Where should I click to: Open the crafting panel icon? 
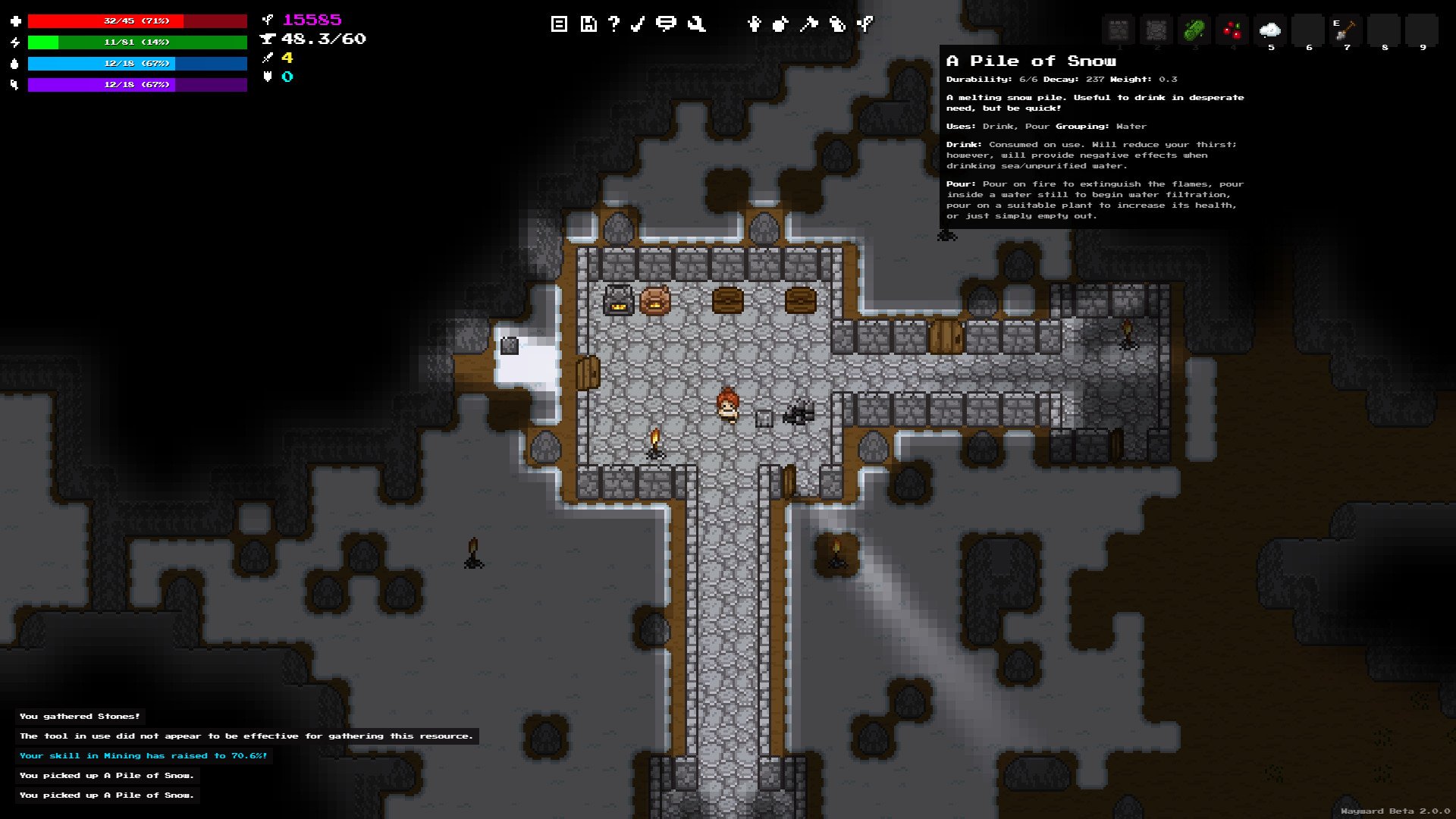pos(808,24)
